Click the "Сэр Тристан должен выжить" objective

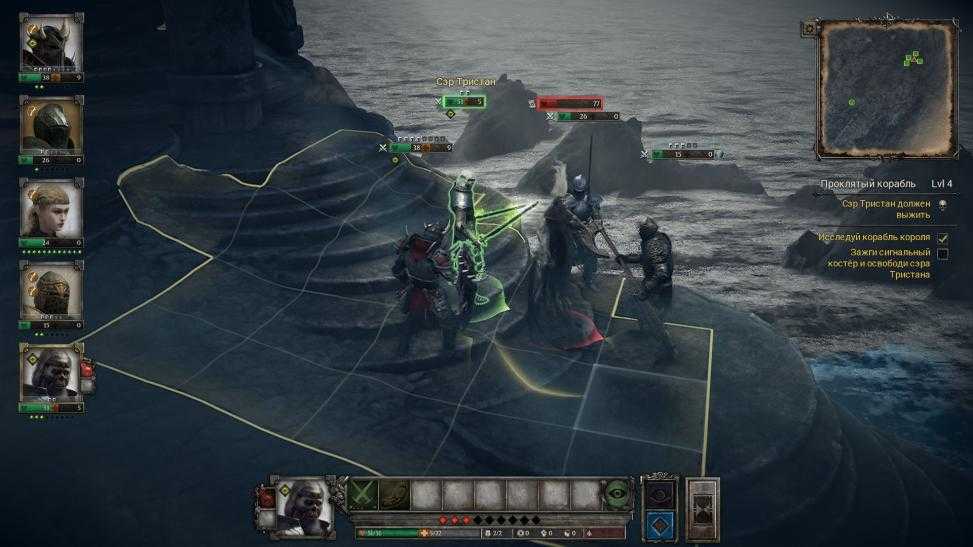(x=886, y=207)
